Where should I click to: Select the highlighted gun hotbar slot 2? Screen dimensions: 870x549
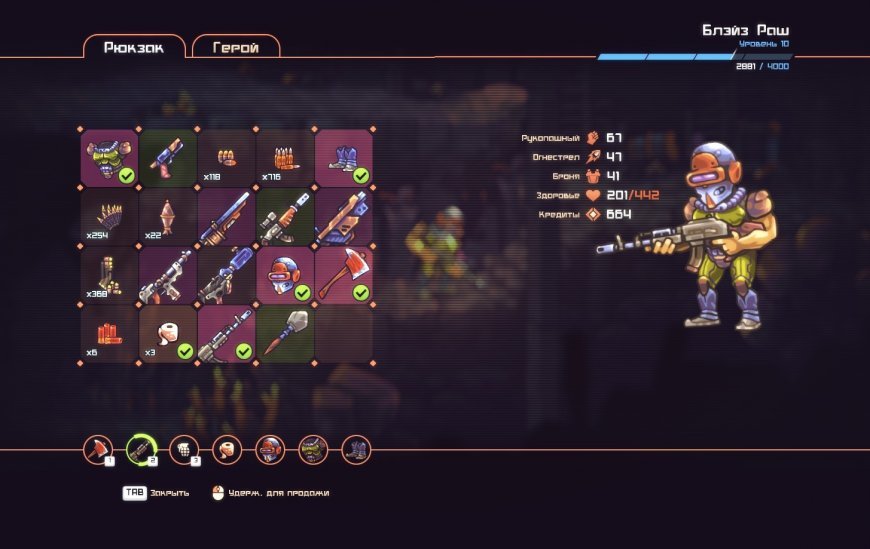coord(141,450)
